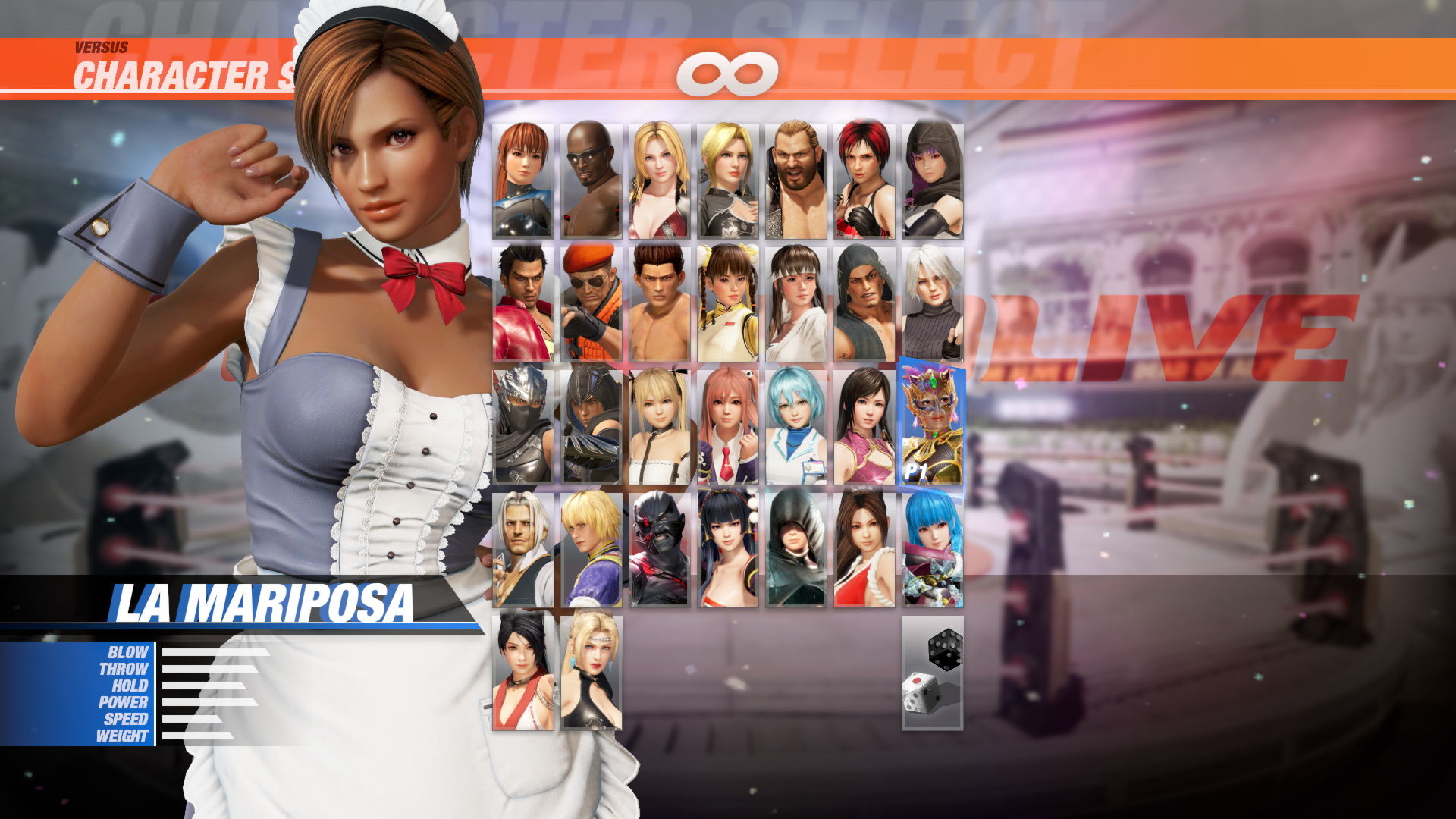Screen dimensions: 1456x819
Task: Choose Bass, the bearded wrestler portrait
Action: pyautogui.click(x=796, y=178)
